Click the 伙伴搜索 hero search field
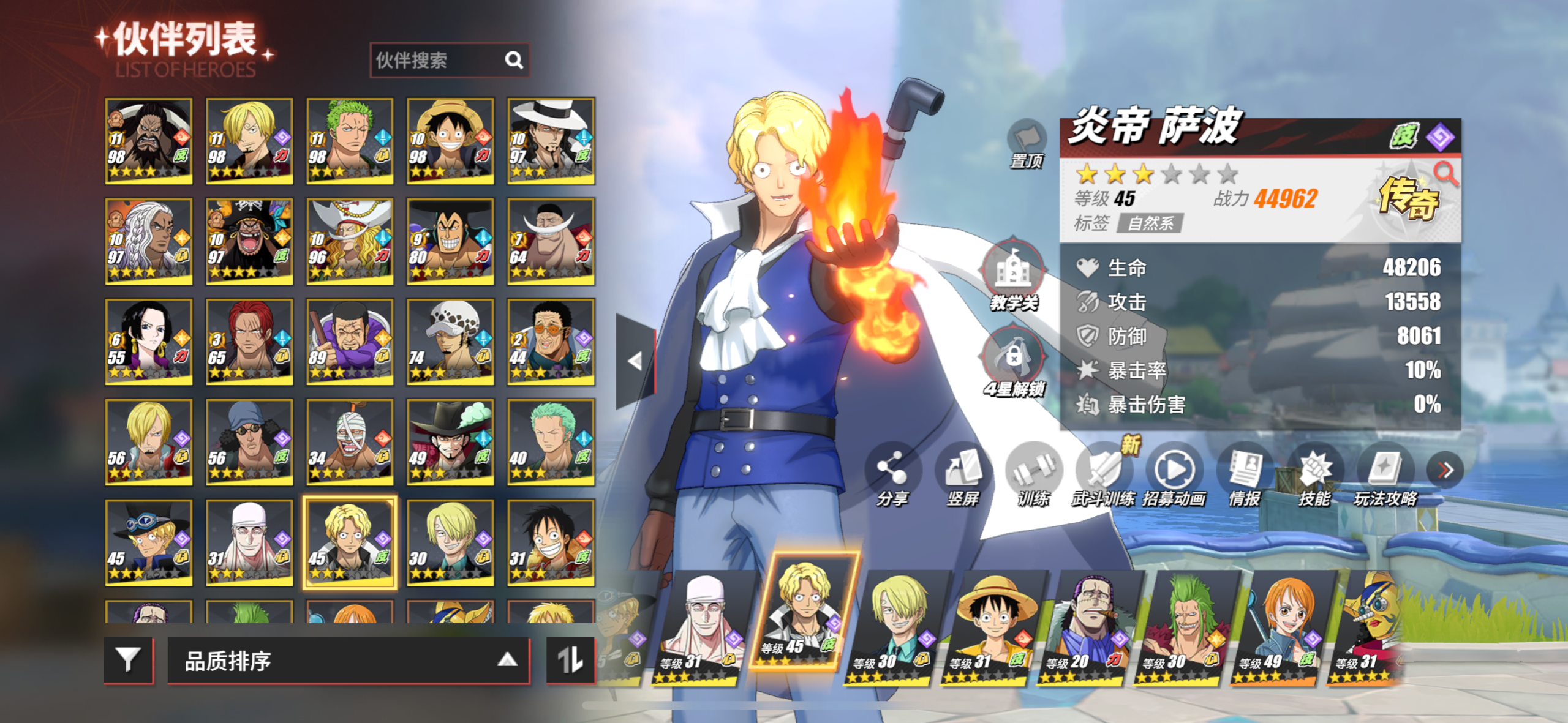Screen dimensions: 1568x723 tap(438, 60)
